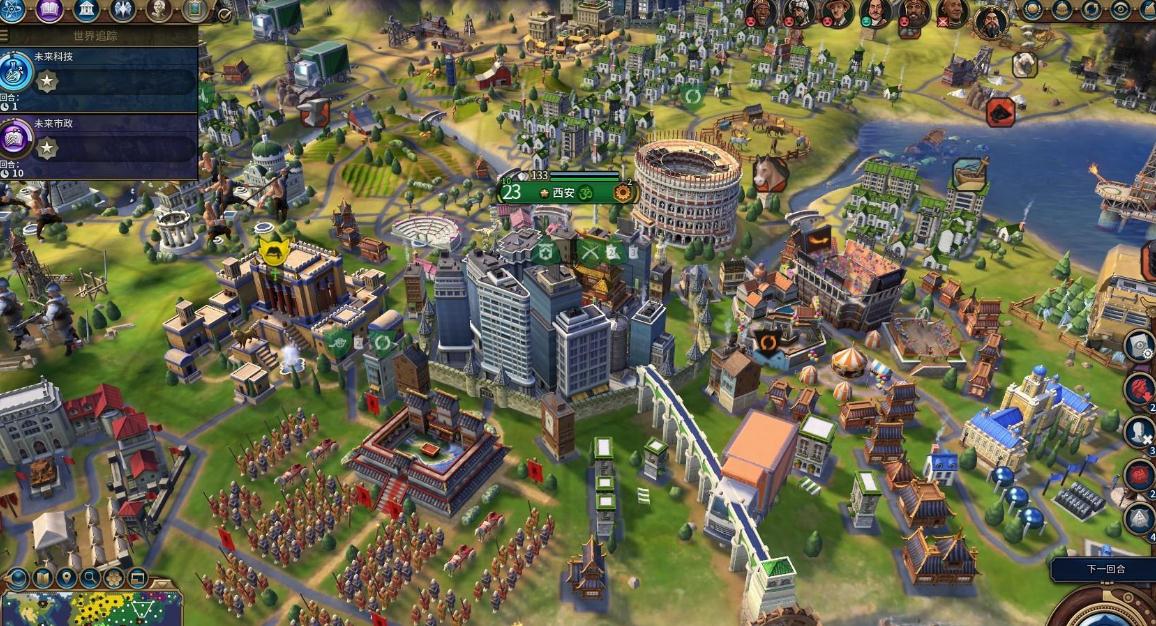1156x626 pixels.
Task: Open the religion screen (winged icon)
Action: pos(123,10)
